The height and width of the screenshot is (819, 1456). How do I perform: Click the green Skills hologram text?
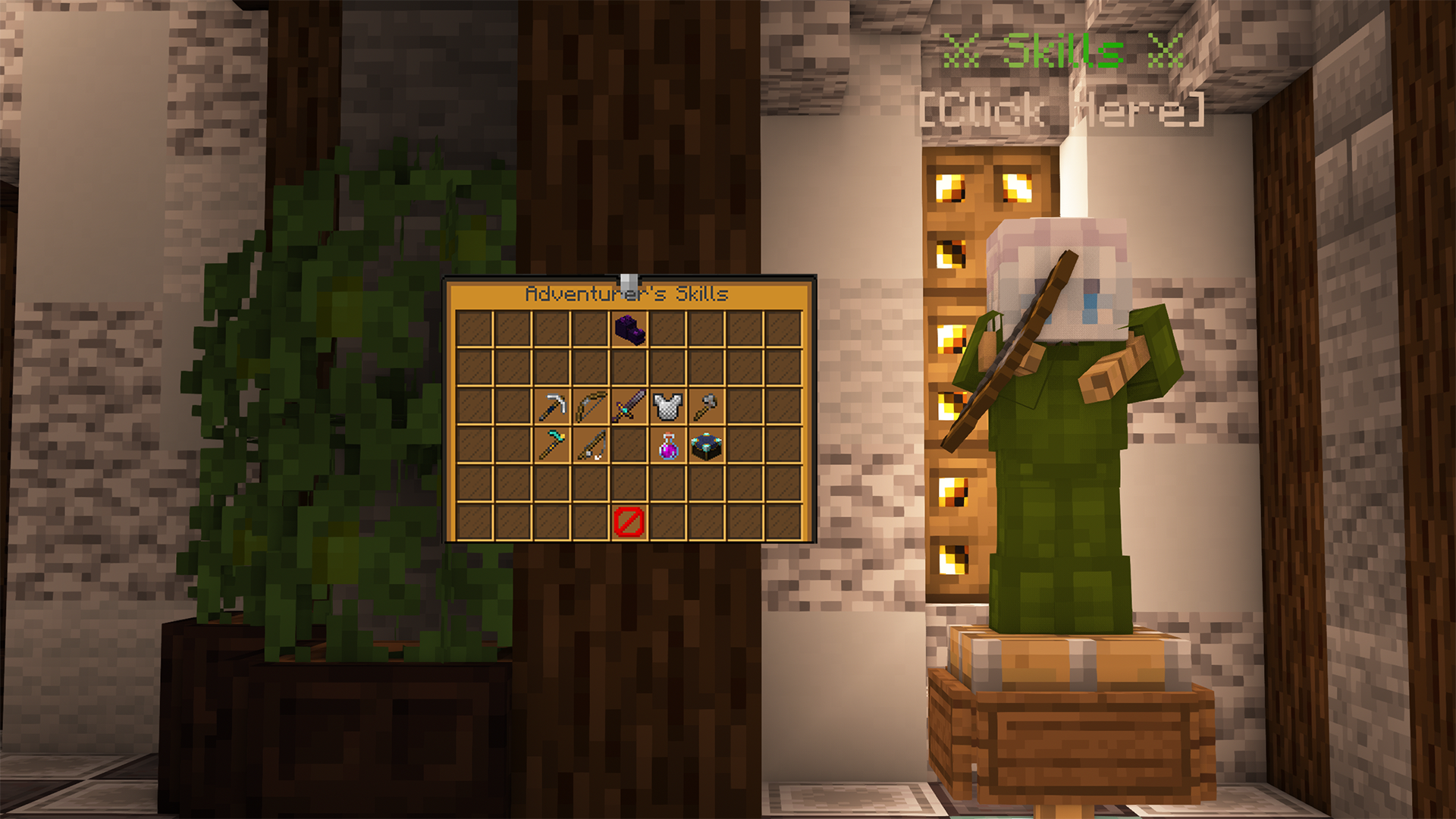point(1062,49)
